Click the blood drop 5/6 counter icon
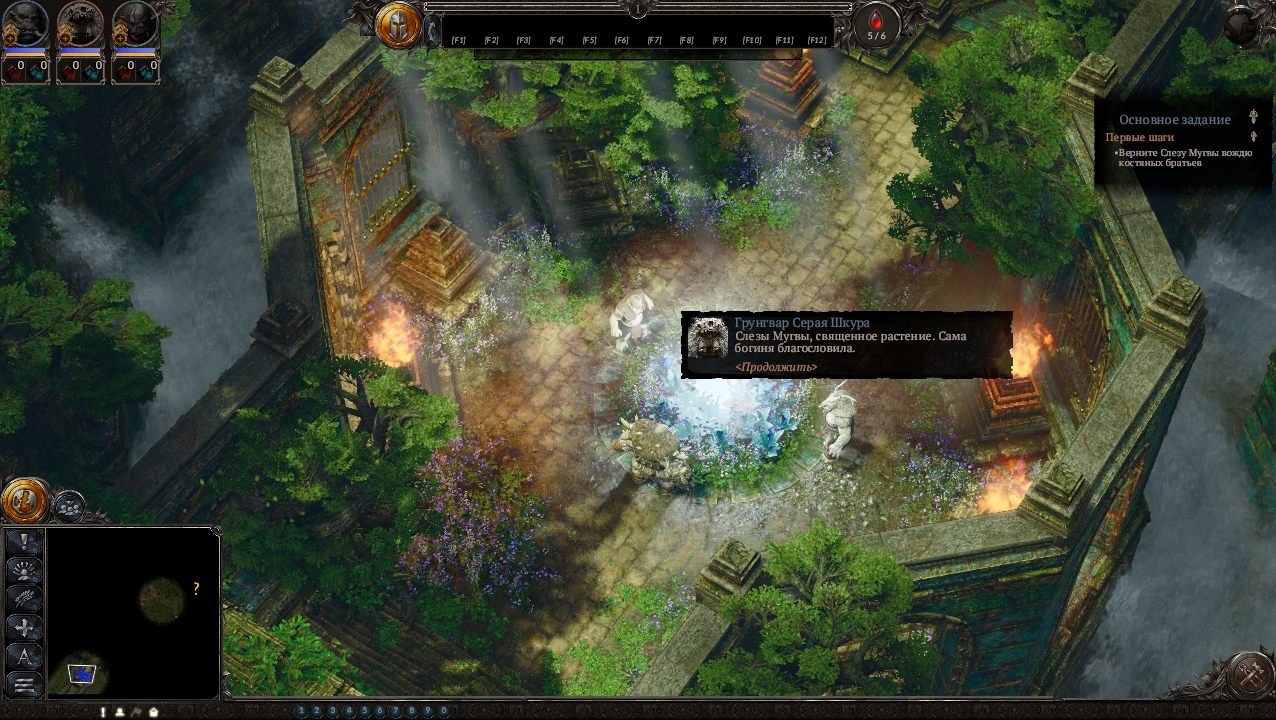Viewport: 1276px width, 720px height. [x=876, y=24]
